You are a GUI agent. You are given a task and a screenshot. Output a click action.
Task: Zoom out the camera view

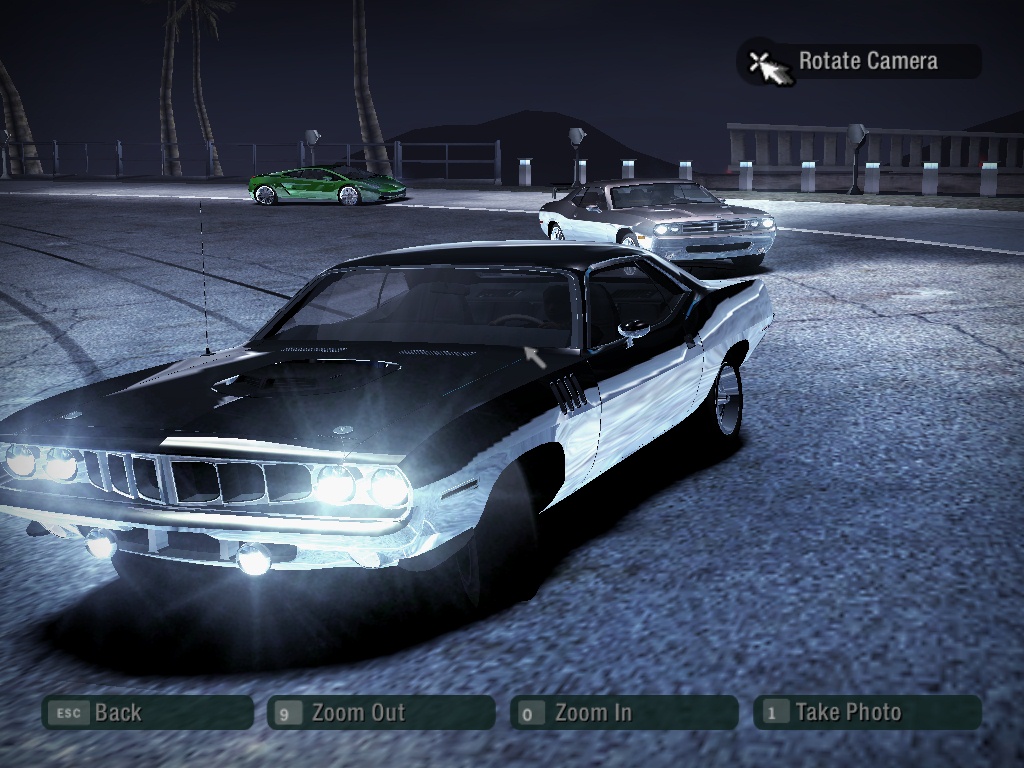381,713
